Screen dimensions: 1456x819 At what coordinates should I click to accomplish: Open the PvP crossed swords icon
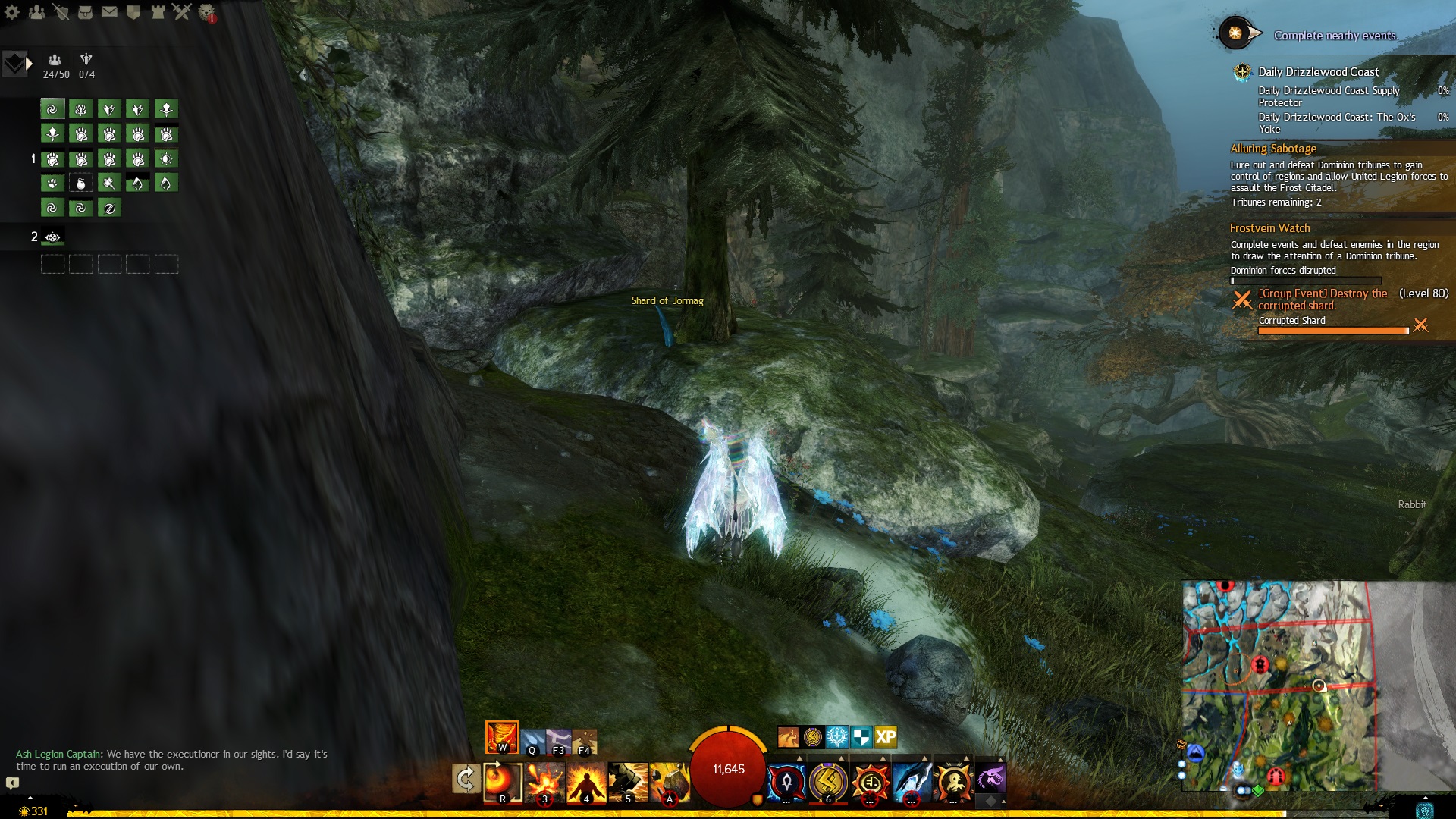coord(182,12)
